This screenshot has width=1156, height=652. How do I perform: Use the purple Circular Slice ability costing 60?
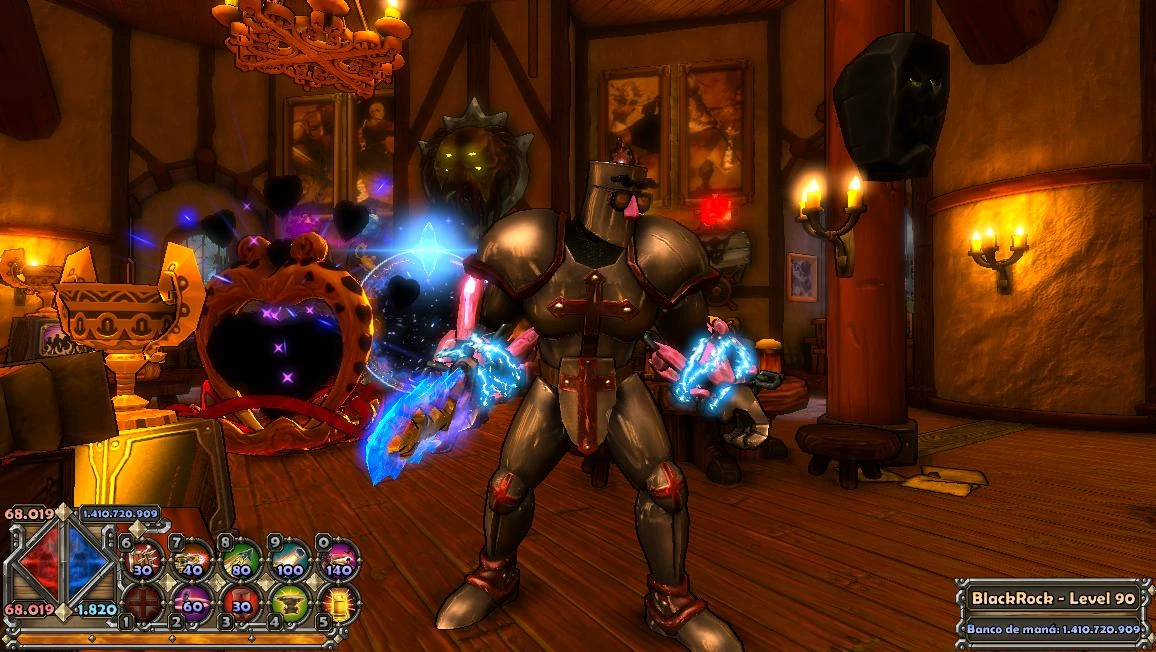click(x=192, y=603)
